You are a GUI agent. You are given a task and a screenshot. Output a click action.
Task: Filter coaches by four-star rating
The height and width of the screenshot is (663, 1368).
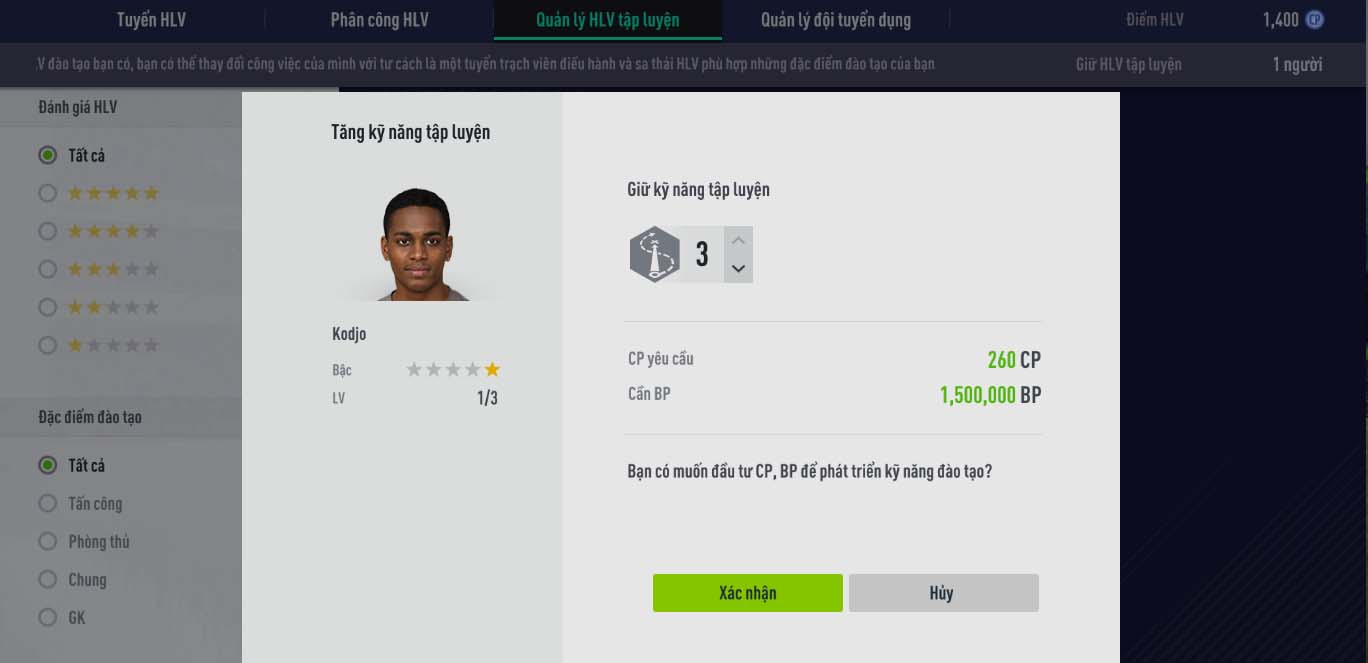point(48,231)
